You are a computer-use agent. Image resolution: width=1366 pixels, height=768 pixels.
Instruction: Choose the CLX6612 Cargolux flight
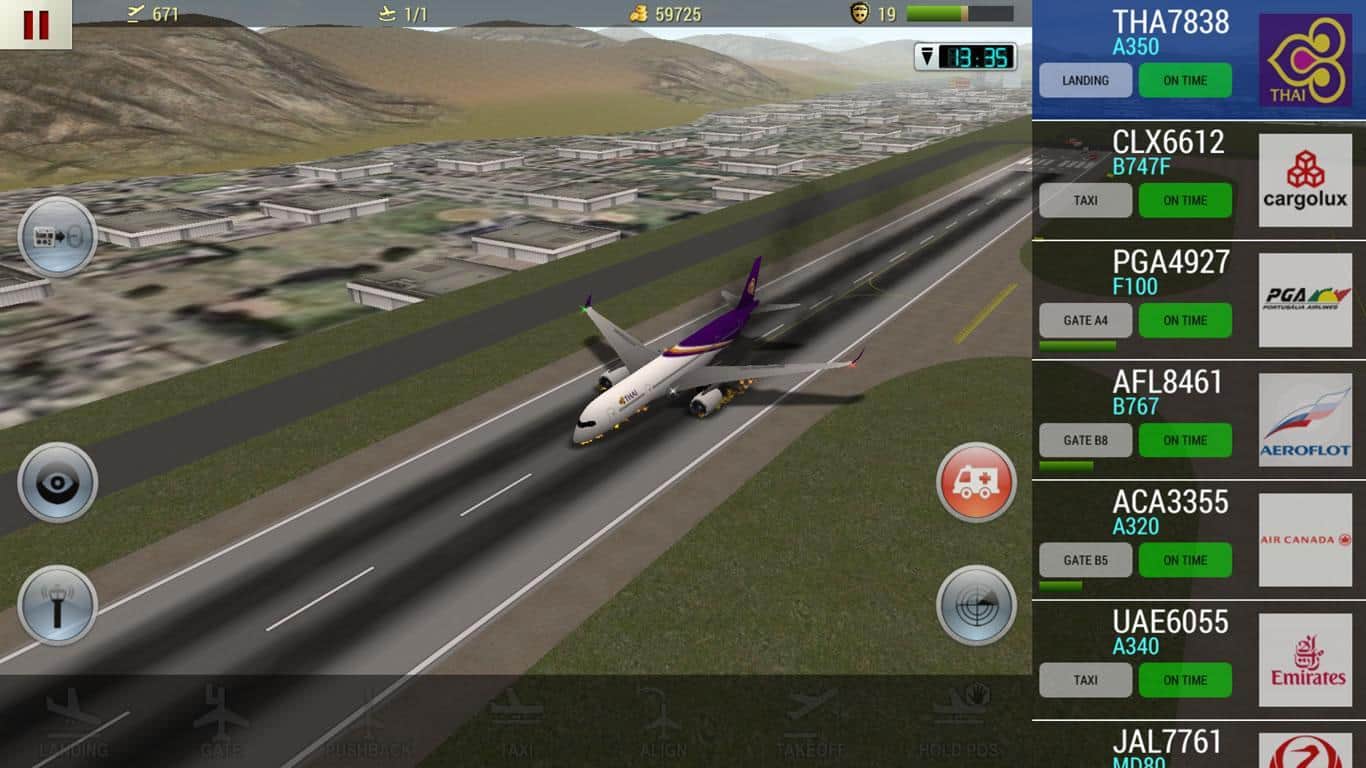[x=1168, y=153]
